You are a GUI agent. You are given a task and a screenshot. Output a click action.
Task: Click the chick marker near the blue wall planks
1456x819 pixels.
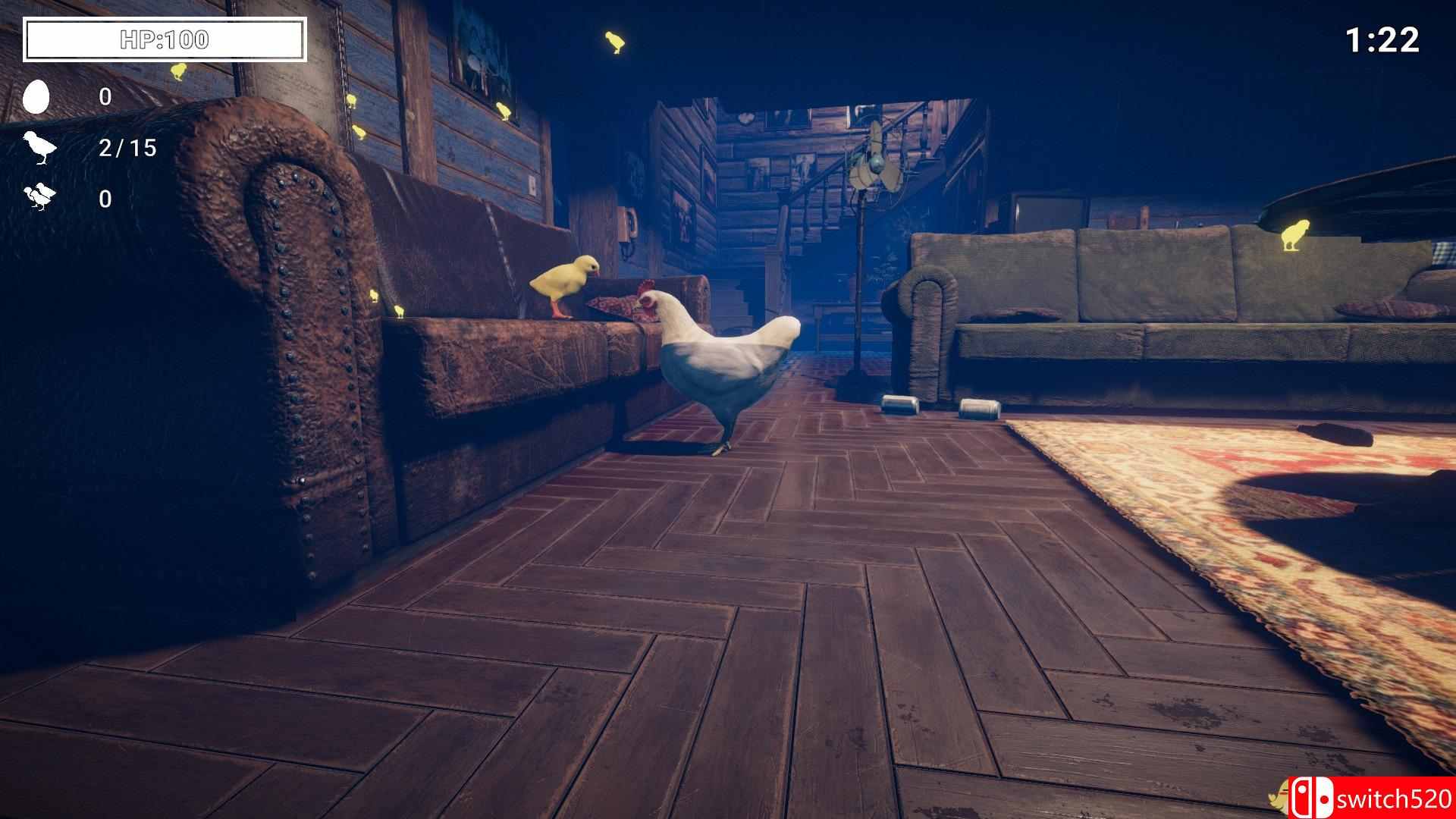[350, 99]
